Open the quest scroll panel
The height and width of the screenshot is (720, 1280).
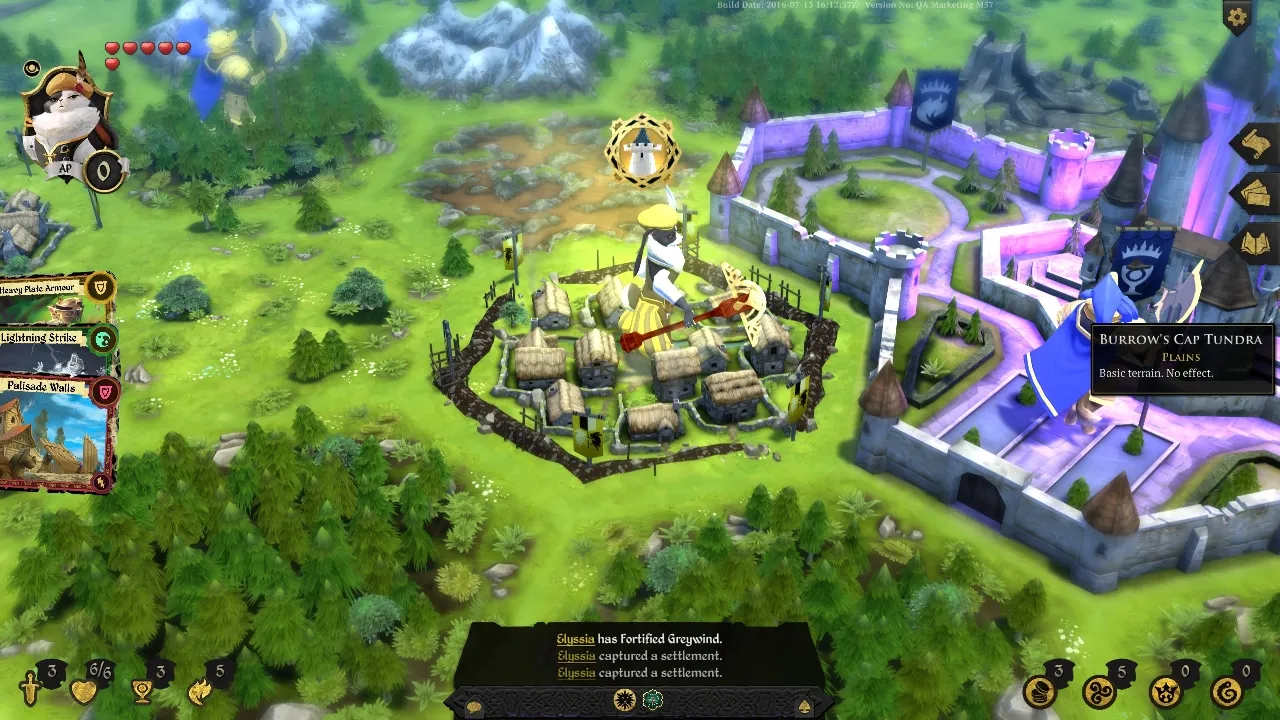1254,145
